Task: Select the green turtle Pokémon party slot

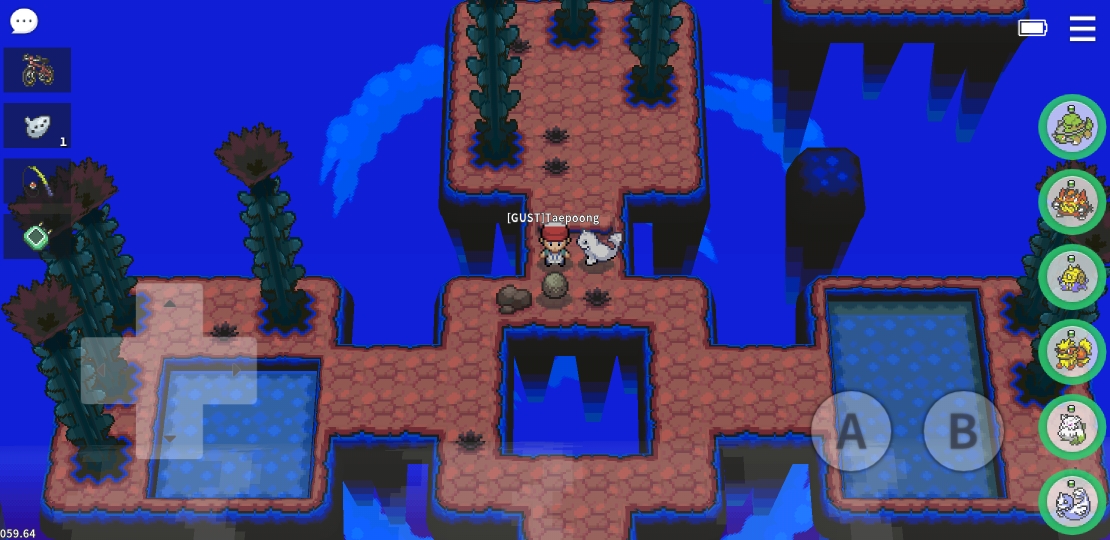Action: point(1072,127)
